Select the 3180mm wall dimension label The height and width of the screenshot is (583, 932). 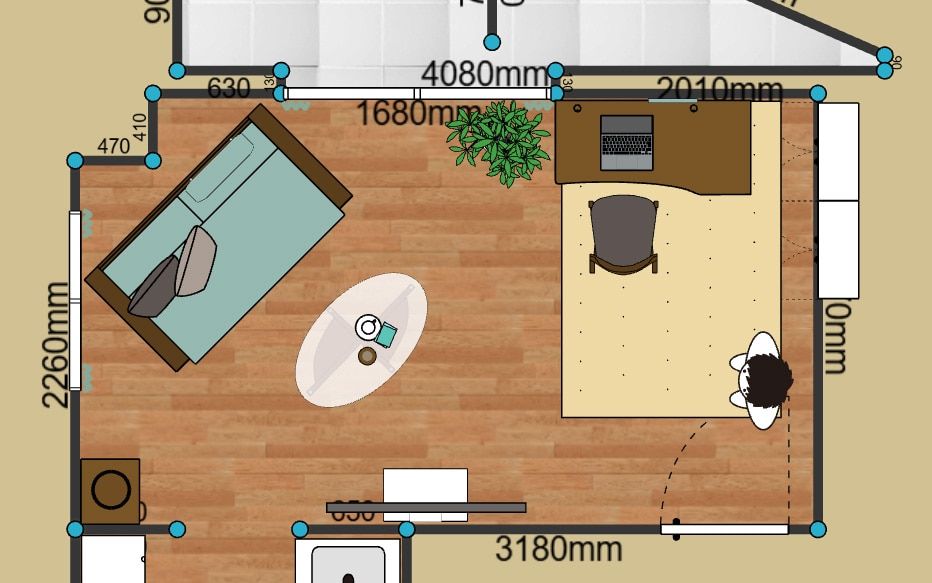pos(558,549)
